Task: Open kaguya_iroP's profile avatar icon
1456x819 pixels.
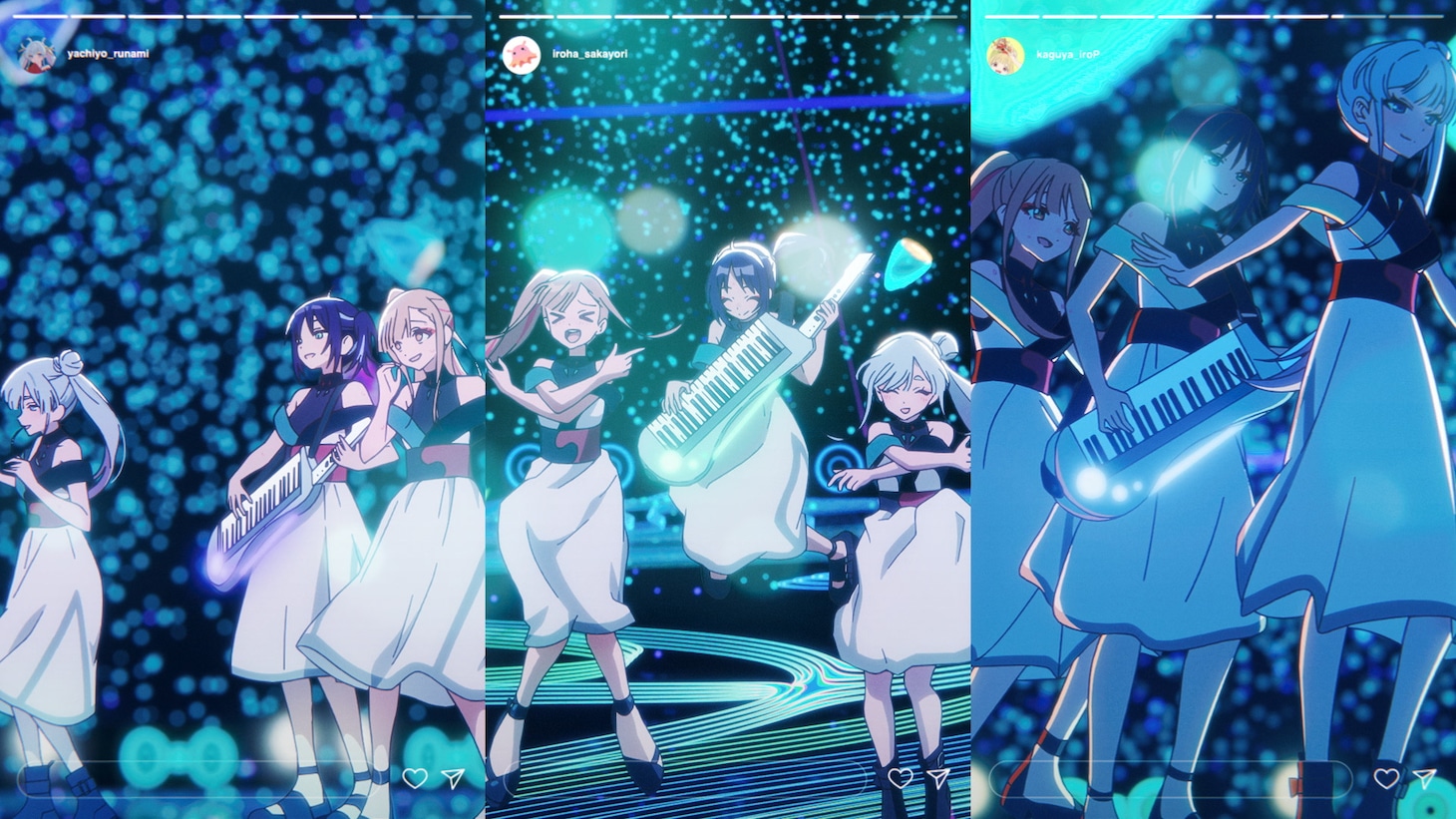Action: pos(1006,55)
